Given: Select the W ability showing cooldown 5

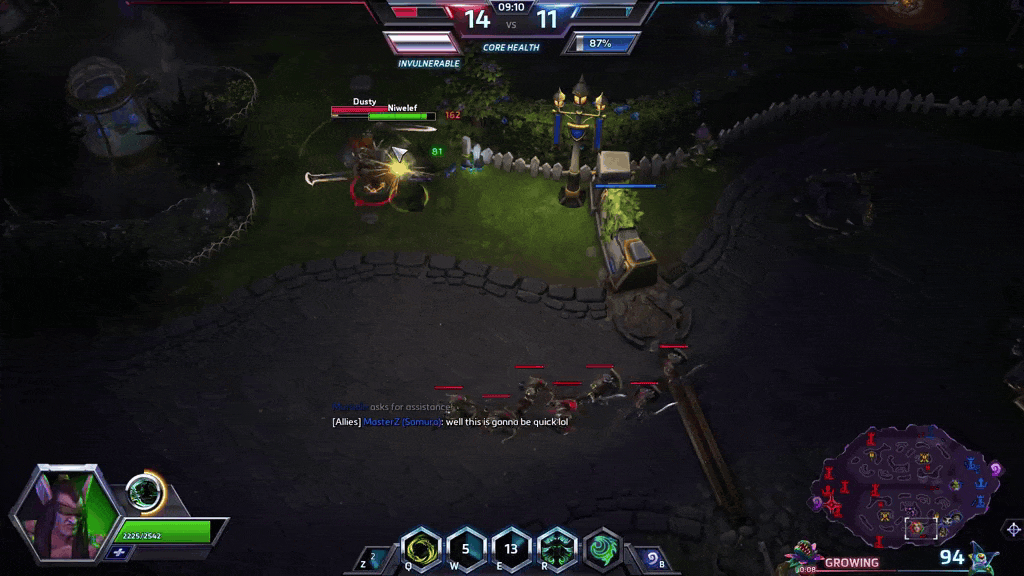Looking at the screenshot, I should point(466,549).
